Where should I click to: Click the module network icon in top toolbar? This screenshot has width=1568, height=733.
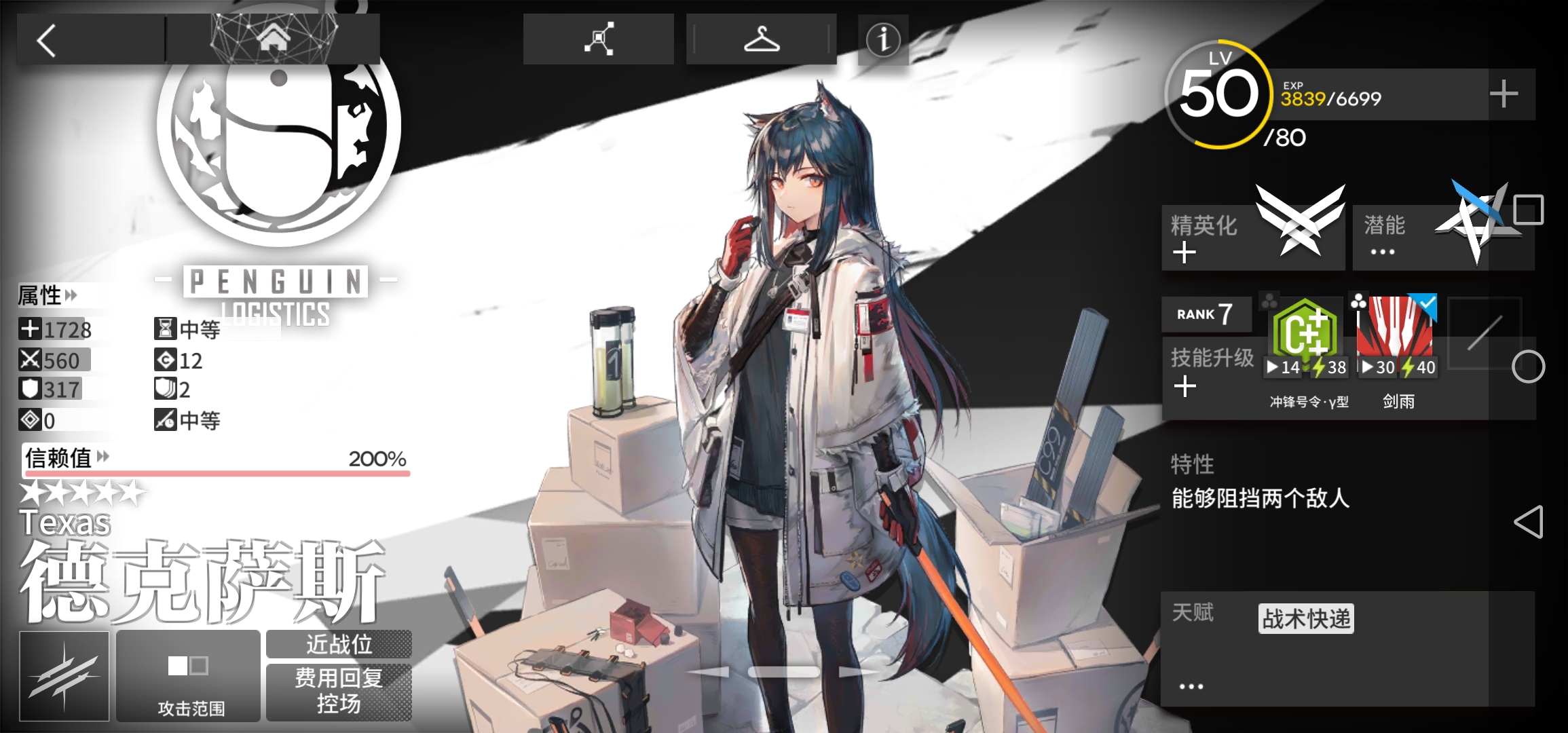[599, 39]
